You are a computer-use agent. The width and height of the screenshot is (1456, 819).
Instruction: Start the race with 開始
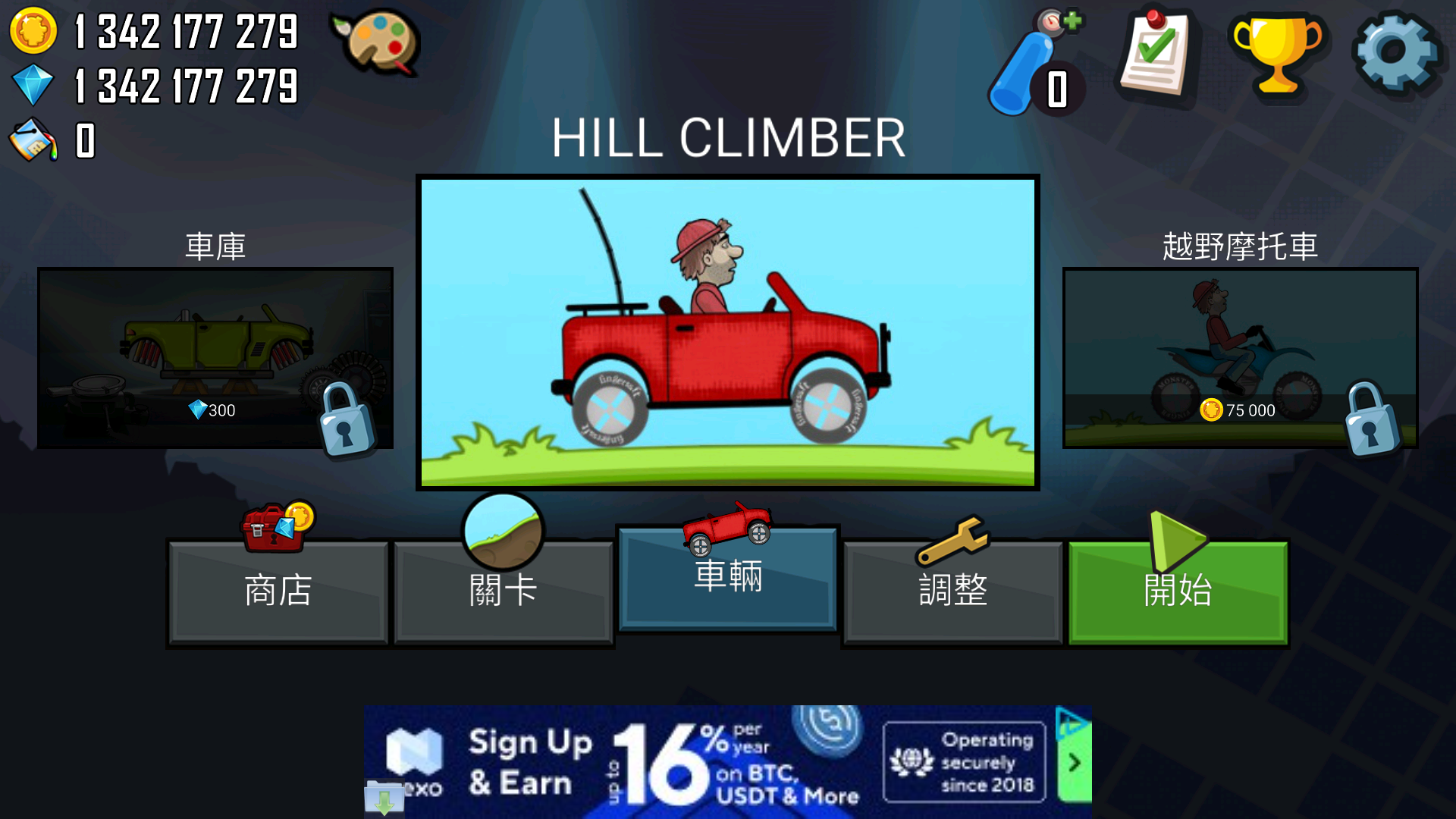pos(1178,591)
